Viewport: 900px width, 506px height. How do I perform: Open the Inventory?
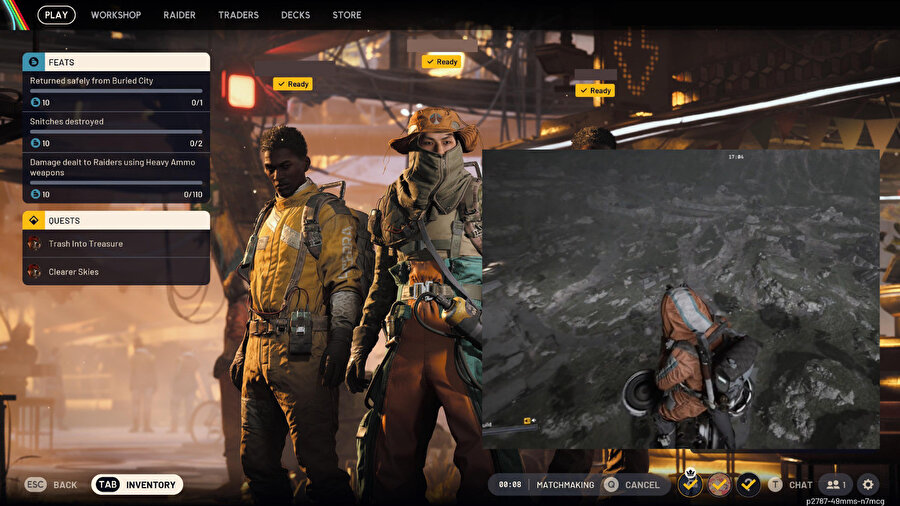pos(138,485)
